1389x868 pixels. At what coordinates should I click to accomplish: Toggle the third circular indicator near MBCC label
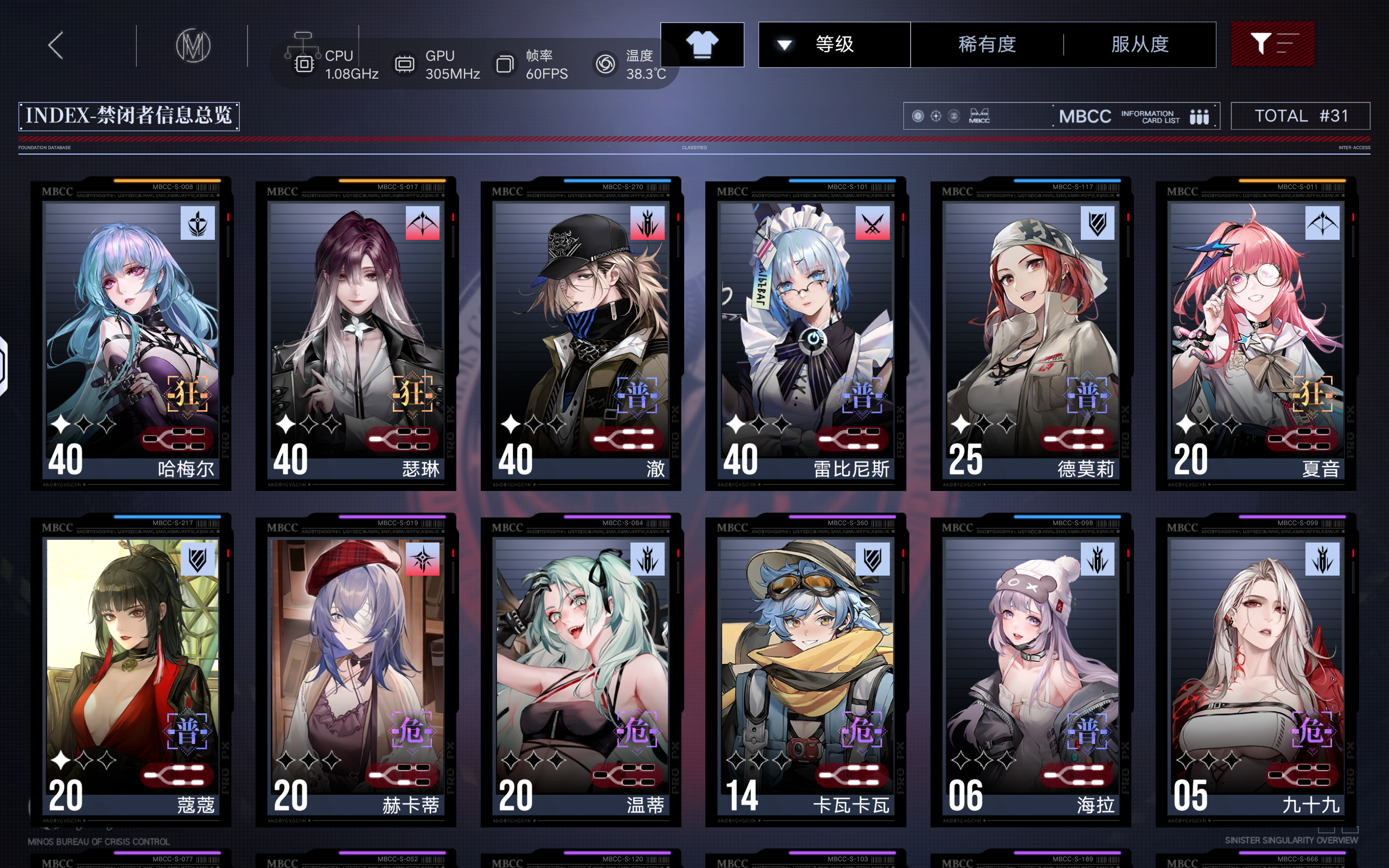pos(953,116)
